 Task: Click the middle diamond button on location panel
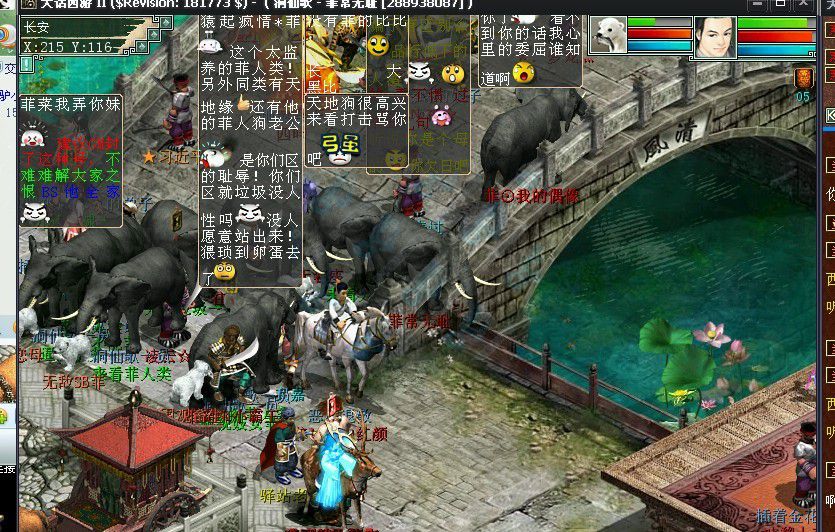[154, 34]
